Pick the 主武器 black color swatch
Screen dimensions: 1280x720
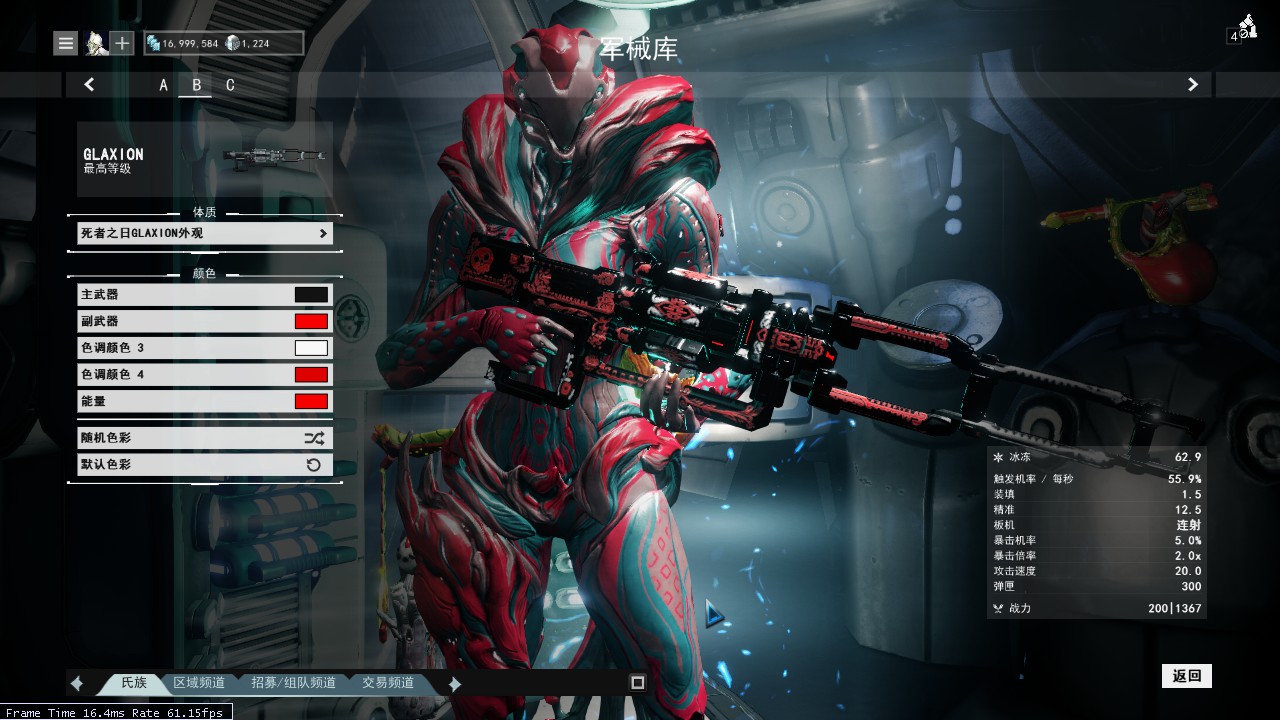coord(311,295)
